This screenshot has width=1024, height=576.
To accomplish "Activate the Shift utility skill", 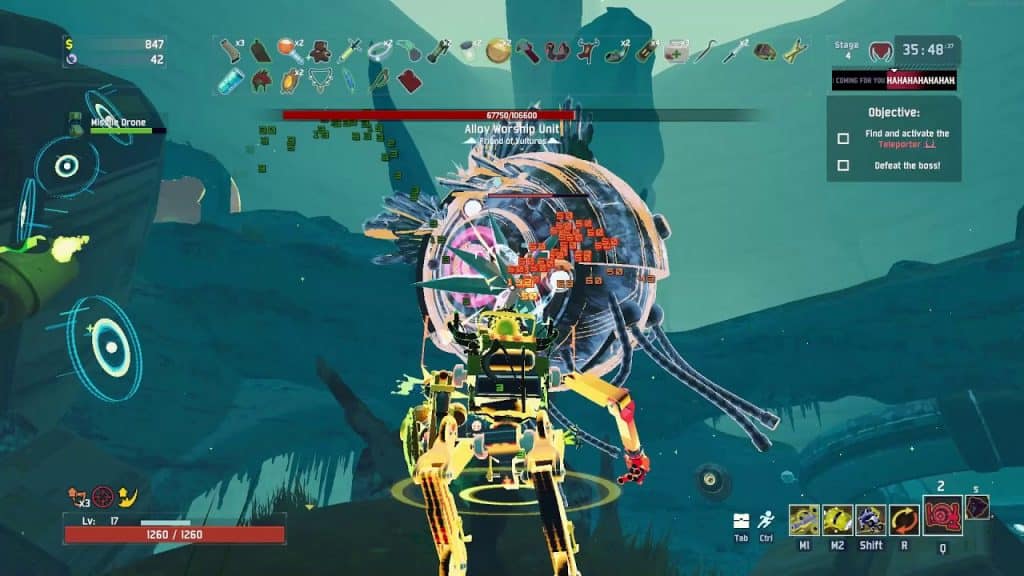I will [x=871, y=520].
